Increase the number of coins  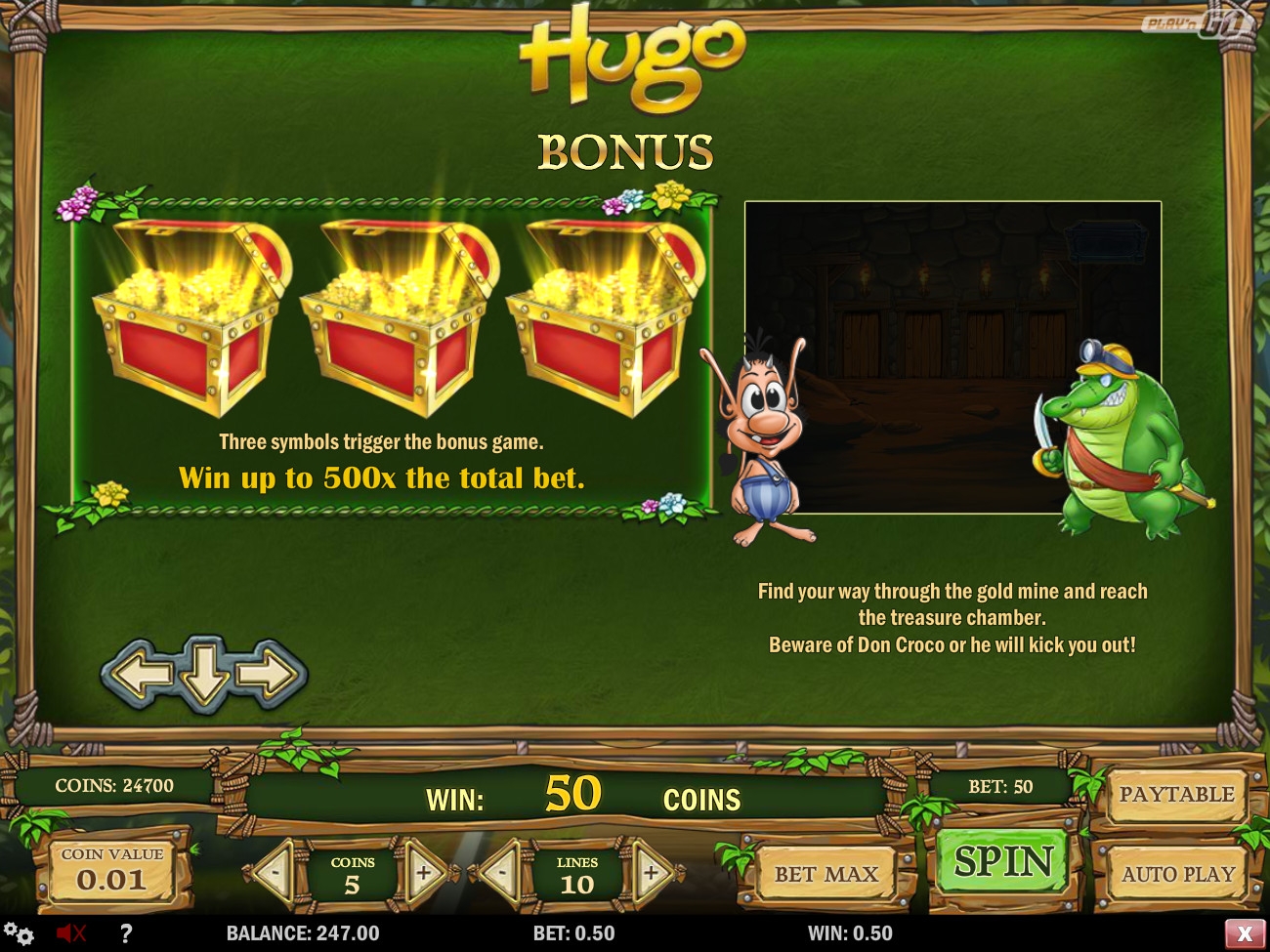[x=425, y=871]
